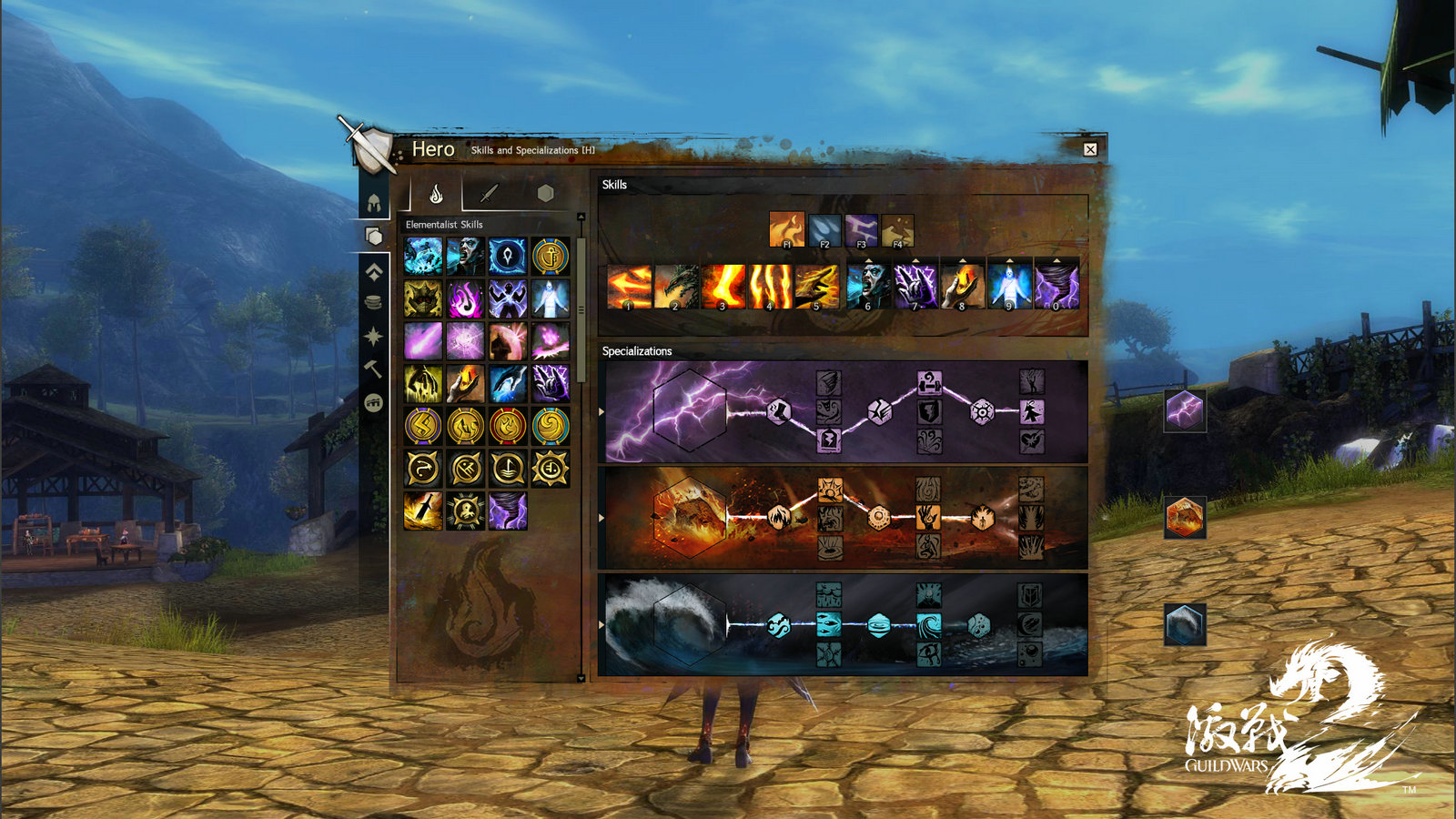1456x819 pixels.
Task: Open the hammer crafting side tab
Action: tap(374, 369)
